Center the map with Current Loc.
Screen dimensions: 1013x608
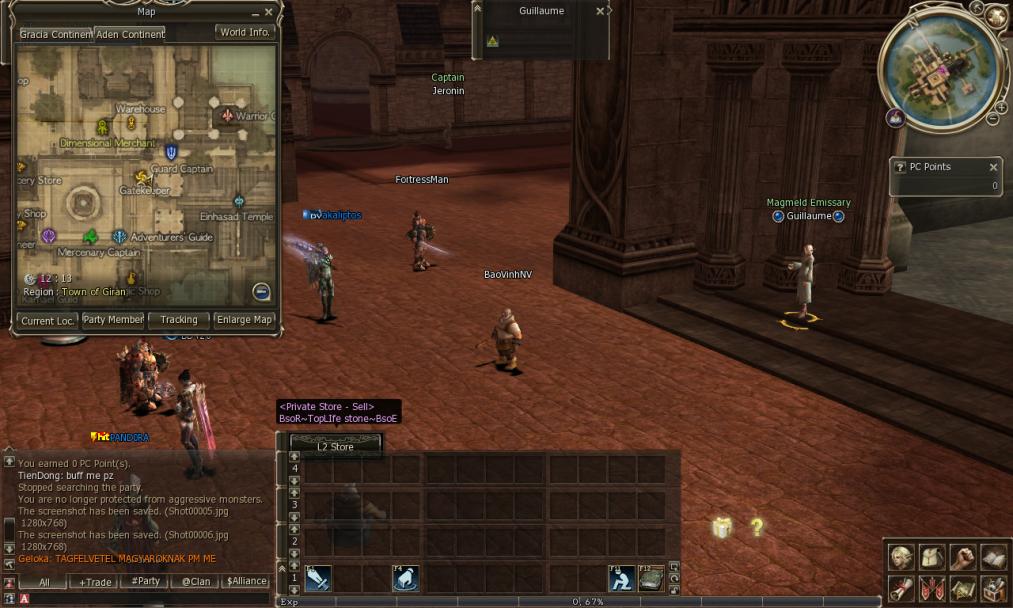tap(46, 320)
